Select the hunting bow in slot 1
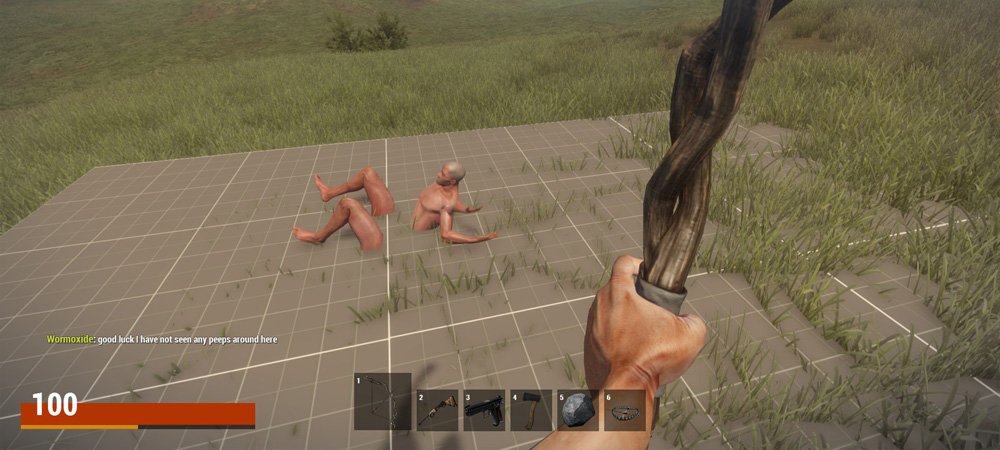This screenshot has width=1000, height=450. [x=382, y=402]
